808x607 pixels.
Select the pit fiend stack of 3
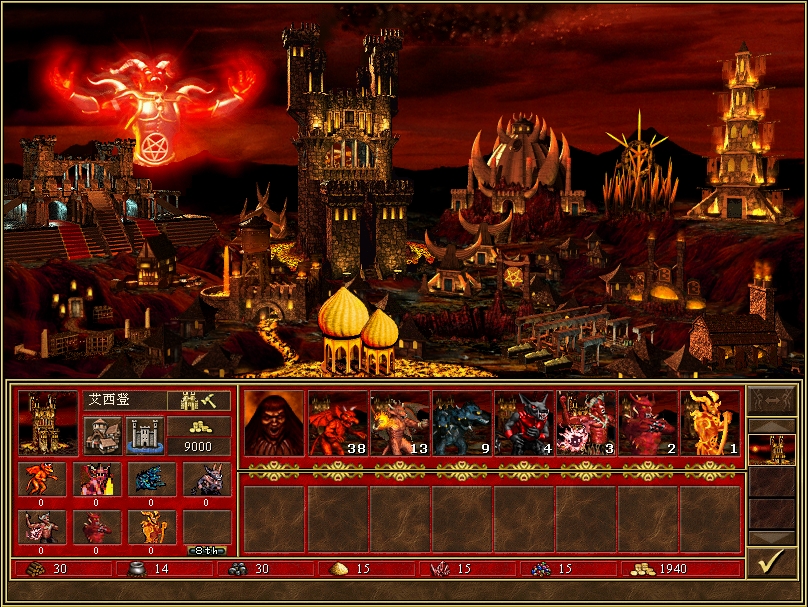point(586,423)
